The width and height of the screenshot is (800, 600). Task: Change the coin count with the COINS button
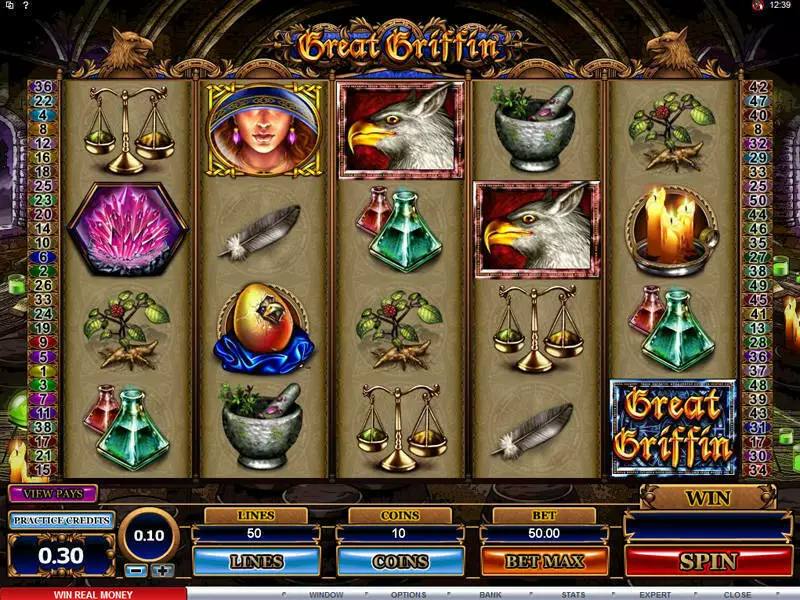tap(400, 561)
